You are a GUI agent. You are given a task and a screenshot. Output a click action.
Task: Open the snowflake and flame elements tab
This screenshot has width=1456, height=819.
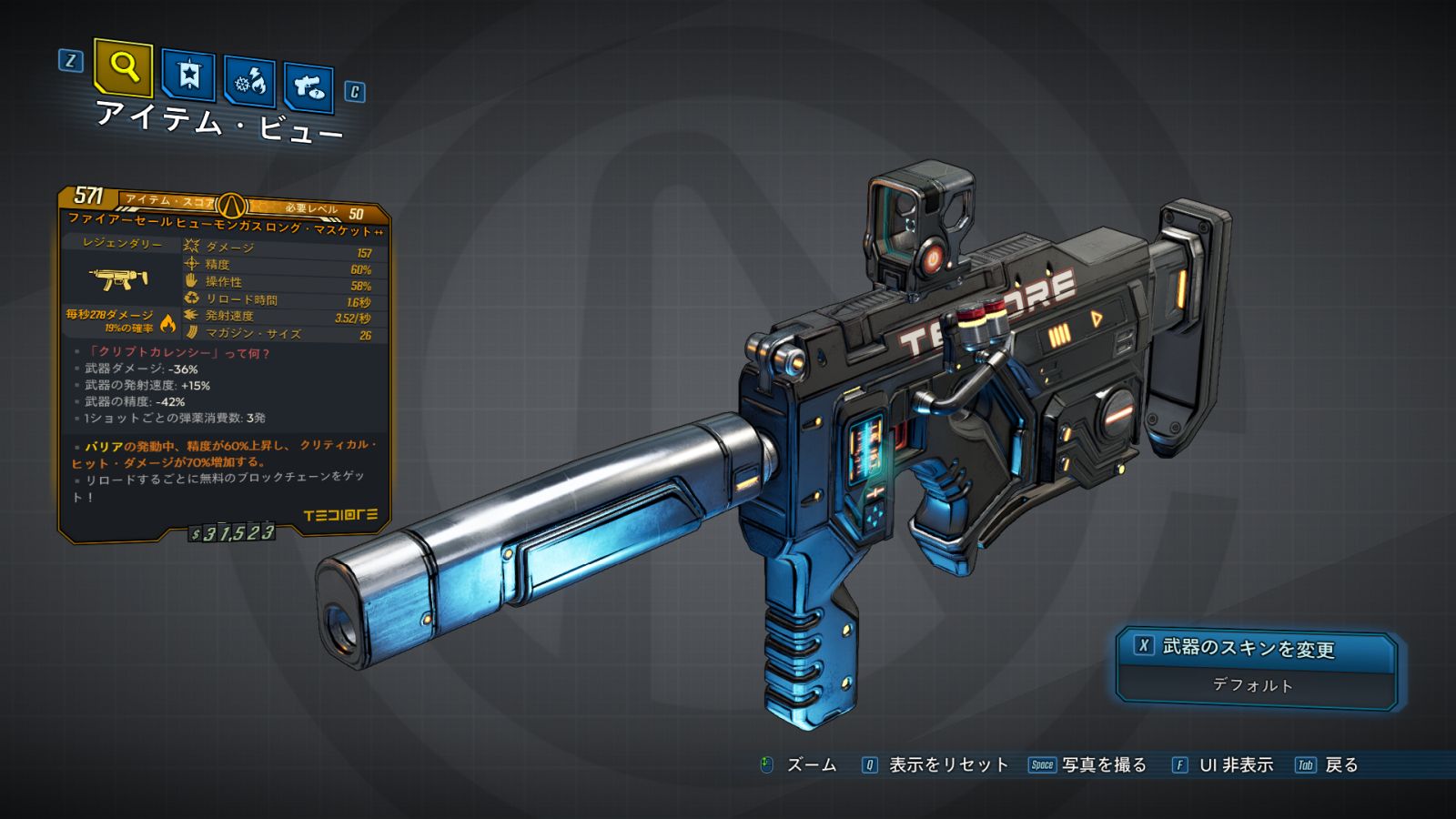[x=250, y=83]
